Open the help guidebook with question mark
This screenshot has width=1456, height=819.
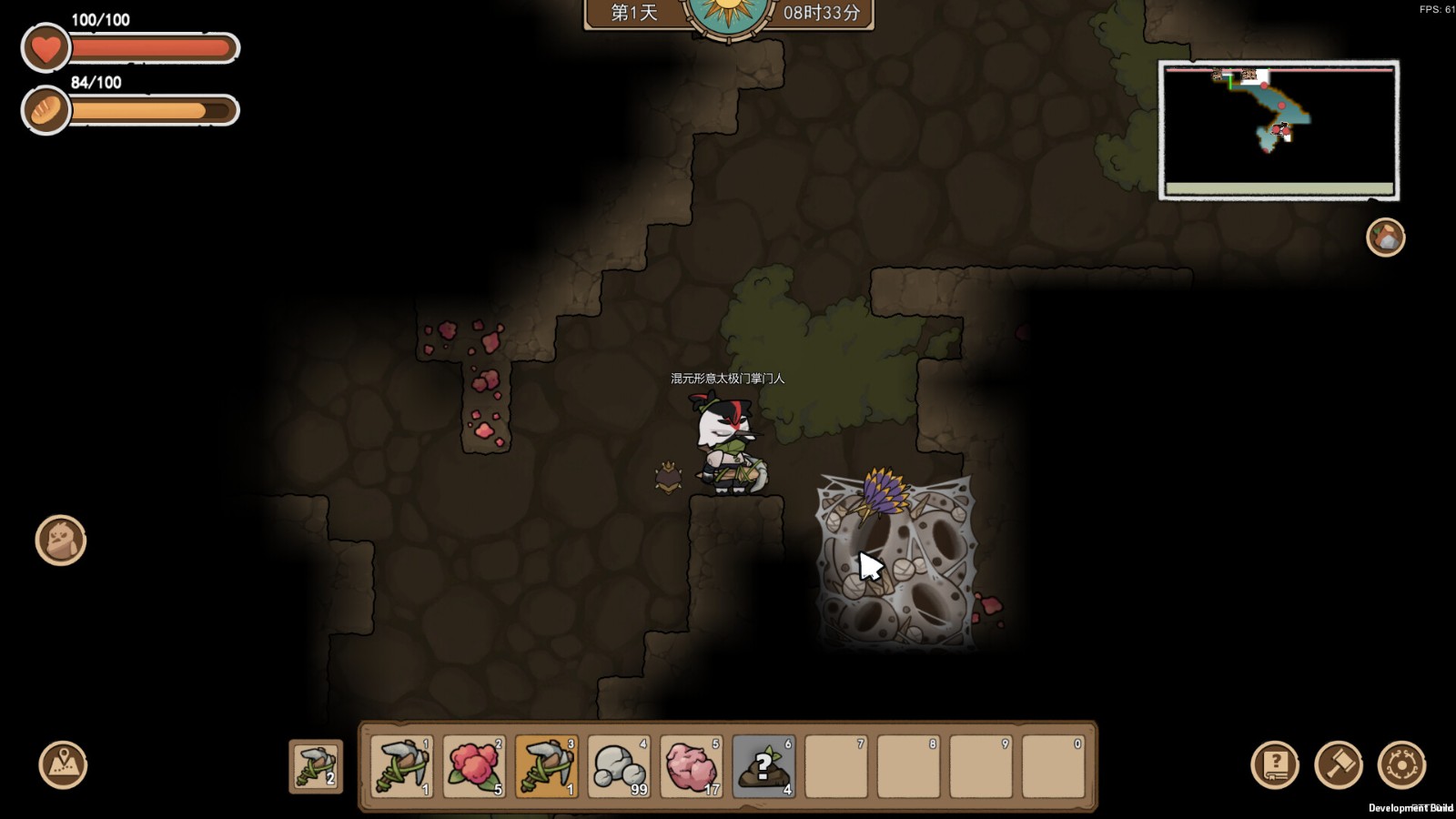[1275, 764]
